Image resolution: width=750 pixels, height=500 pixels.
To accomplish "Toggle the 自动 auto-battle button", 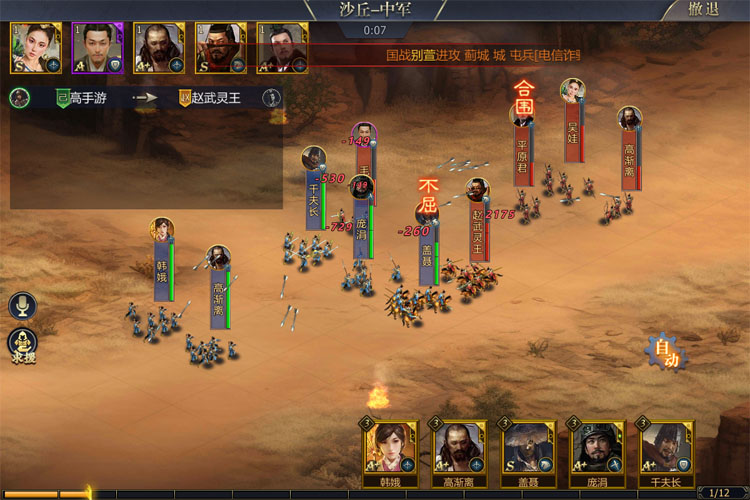I will [x=666, y=353].
